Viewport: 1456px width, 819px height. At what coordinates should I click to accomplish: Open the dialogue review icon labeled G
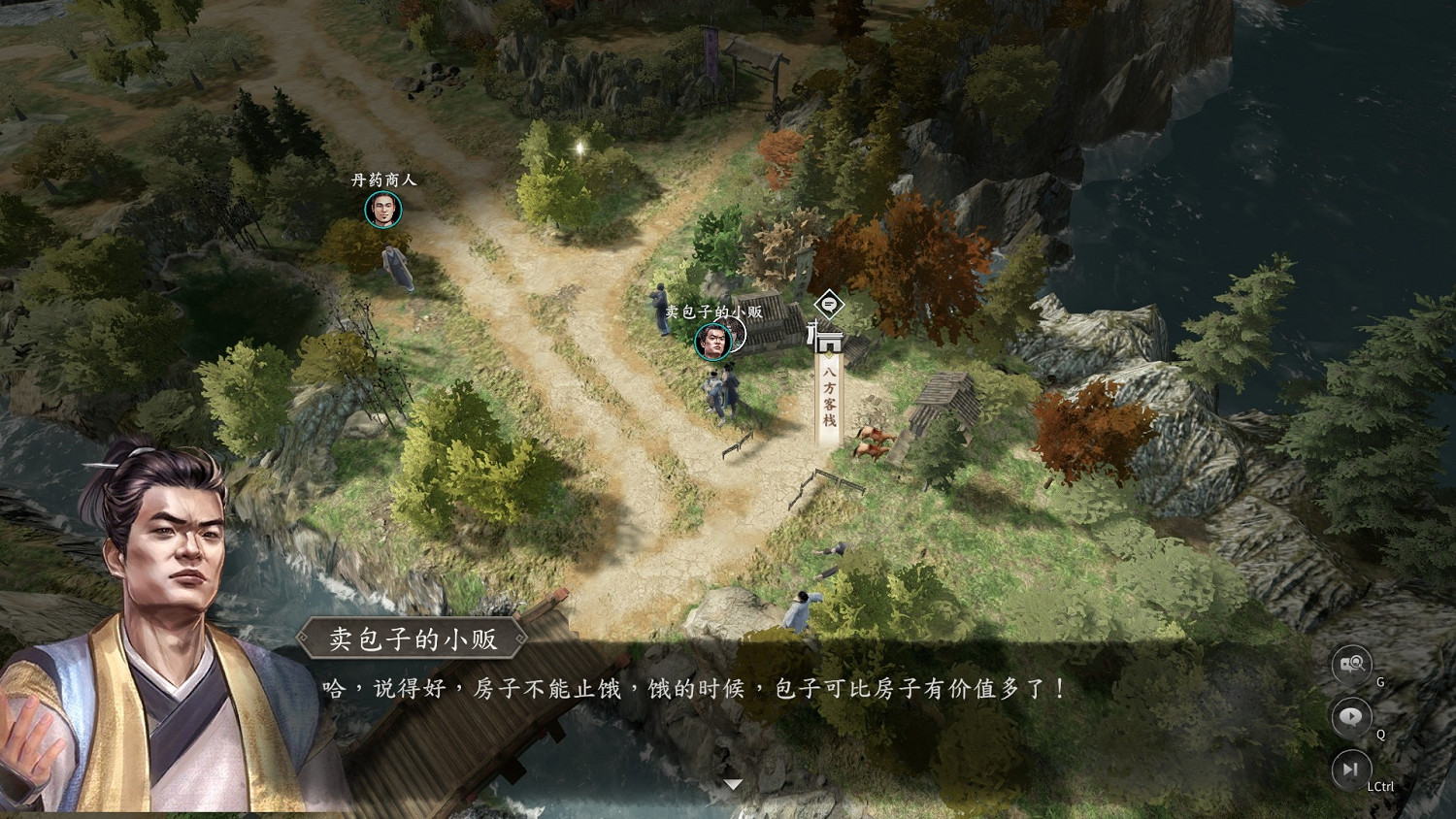[1352, 665]
